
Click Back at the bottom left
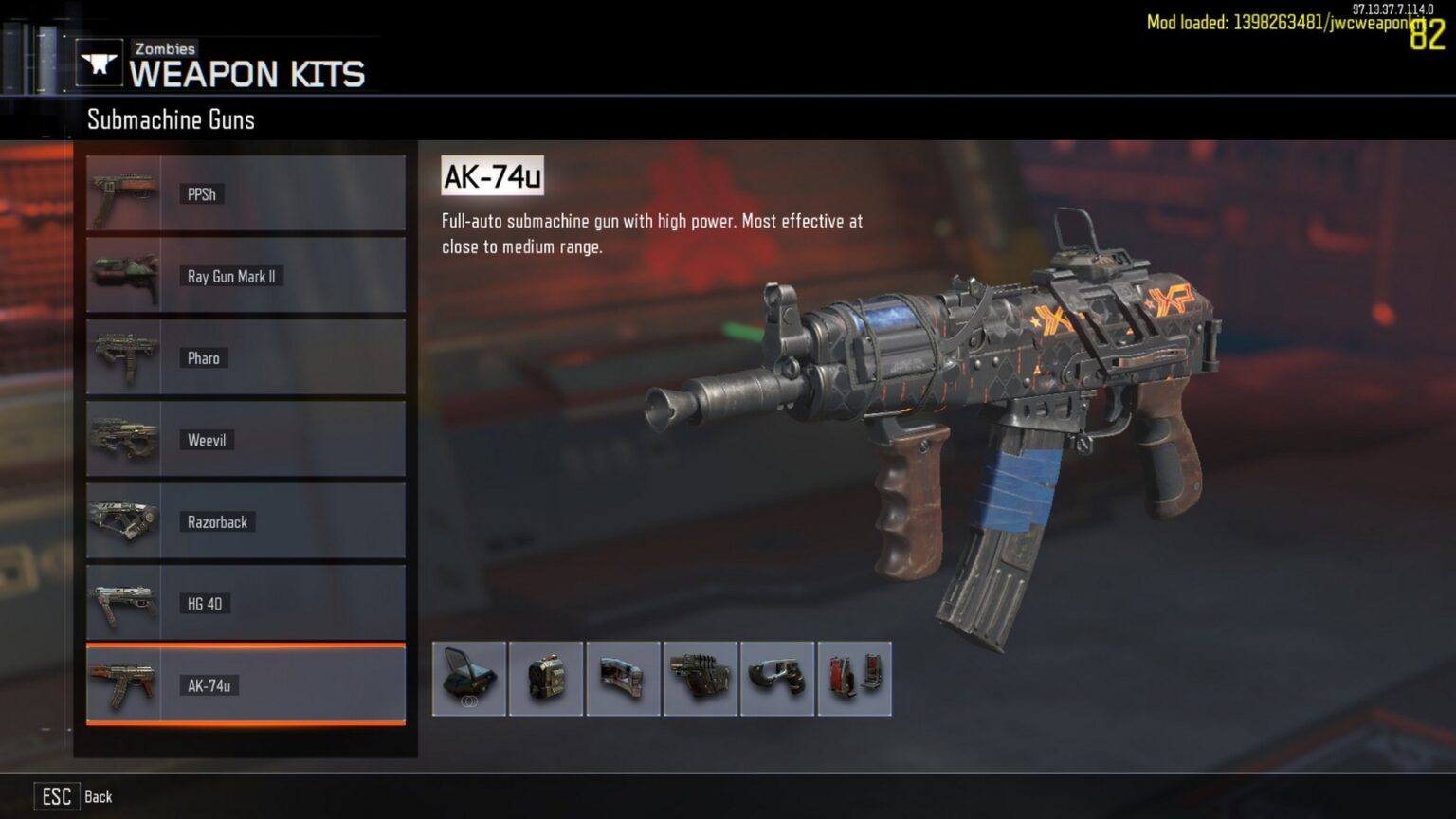(98, 796)
